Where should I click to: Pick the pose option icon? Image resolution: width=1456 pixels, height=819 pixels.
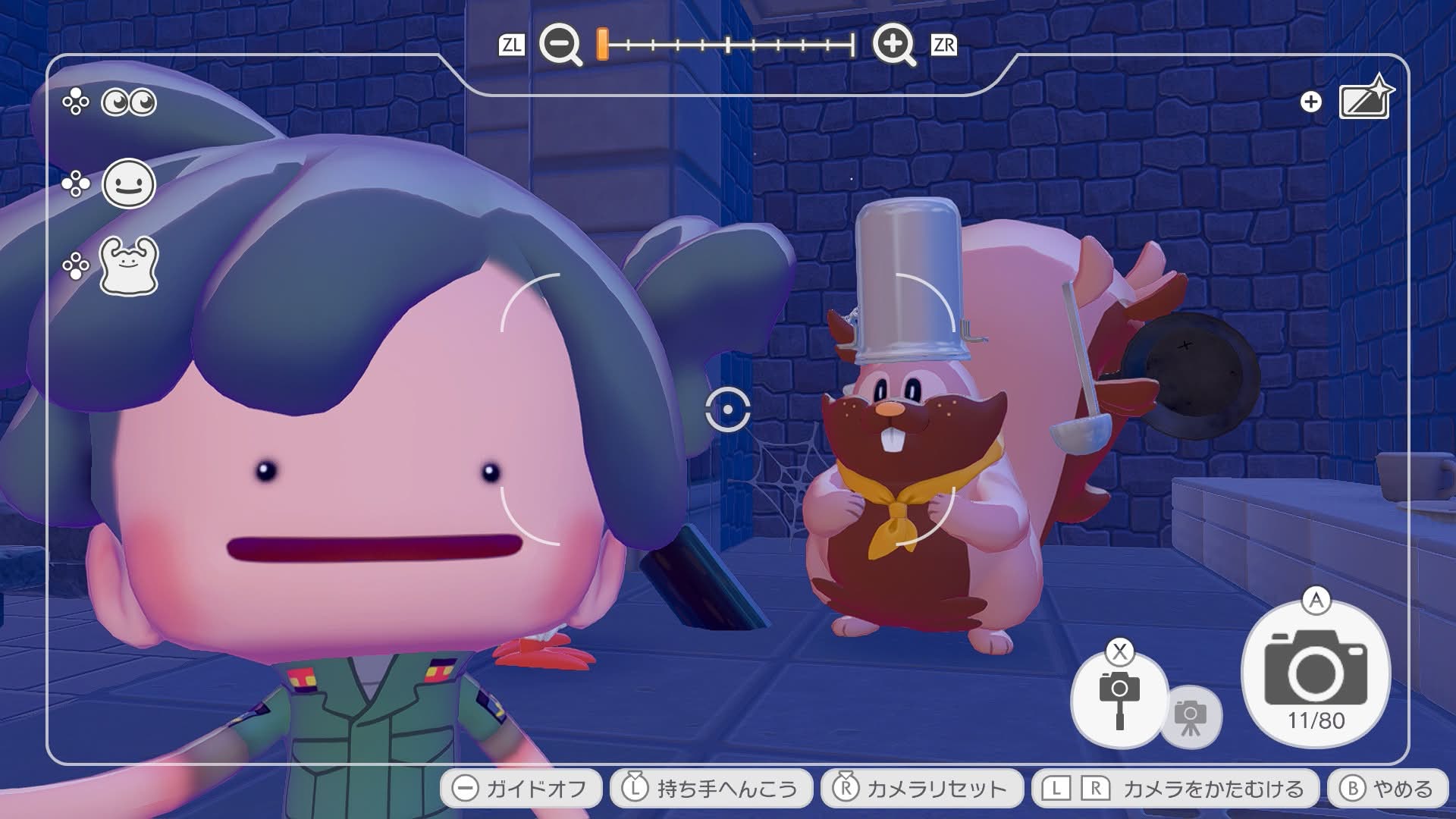tap(128, 265)
